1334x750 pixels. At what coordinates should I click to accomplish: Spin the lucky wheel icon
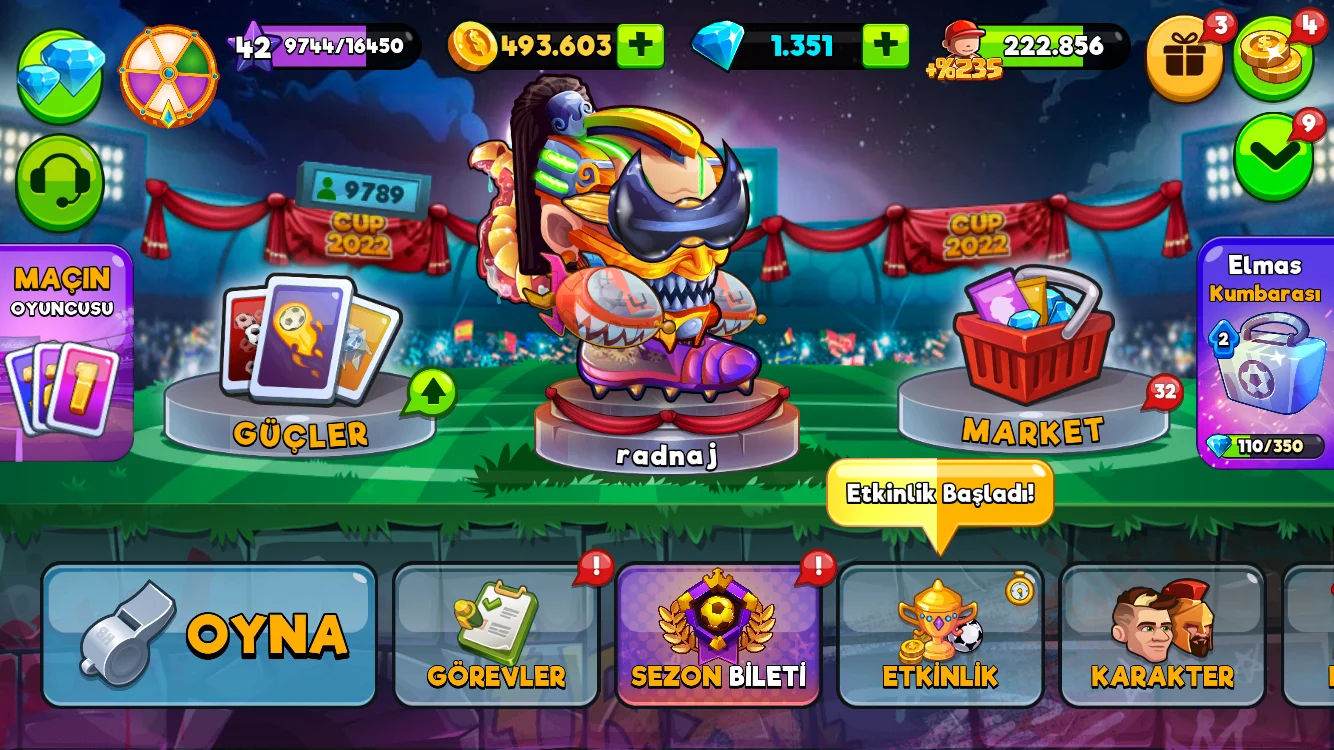pyautogui.click(x=168, y=76)
